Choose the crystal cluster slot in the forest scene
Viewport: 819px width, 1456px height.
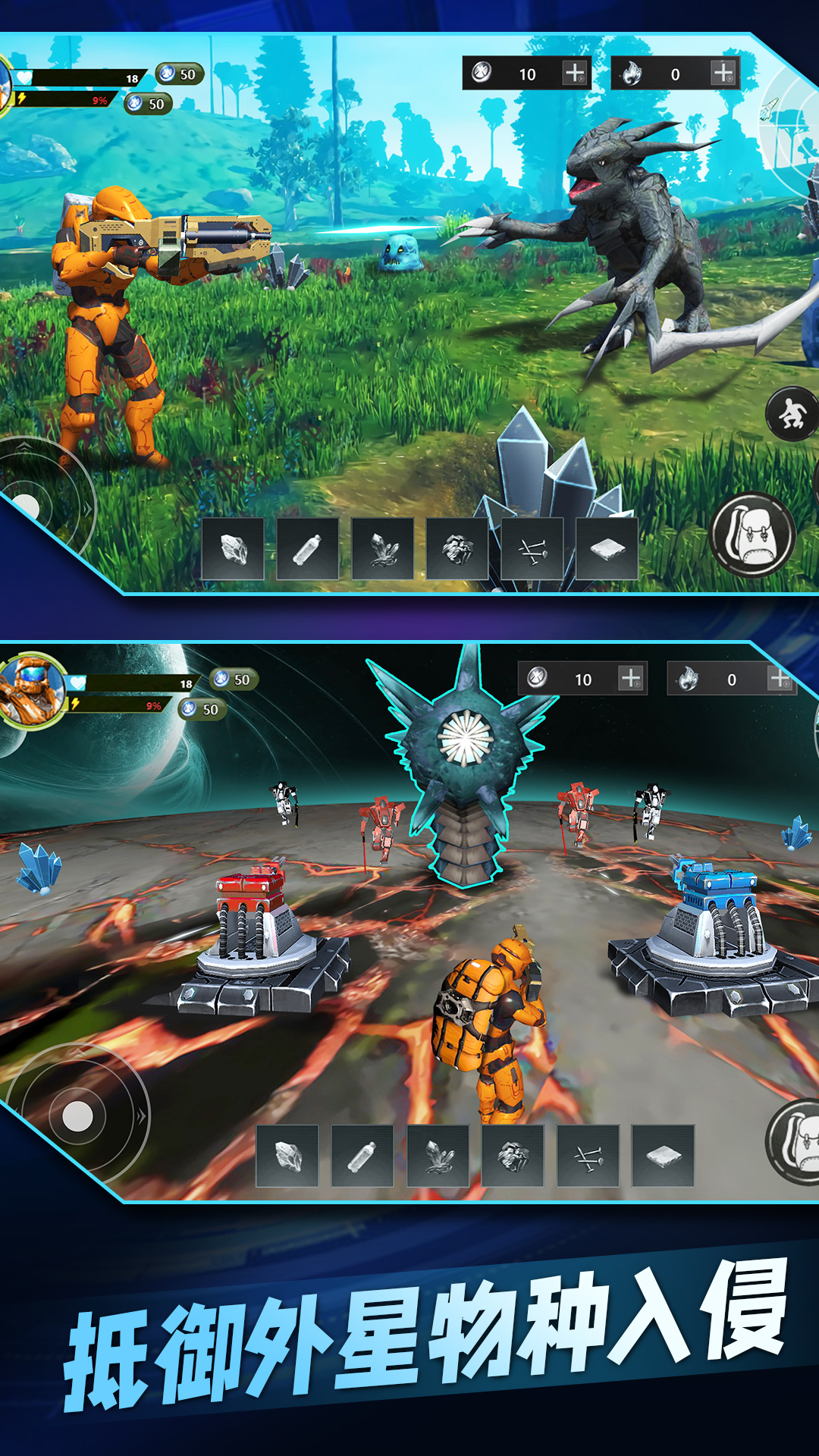point(383,549)
